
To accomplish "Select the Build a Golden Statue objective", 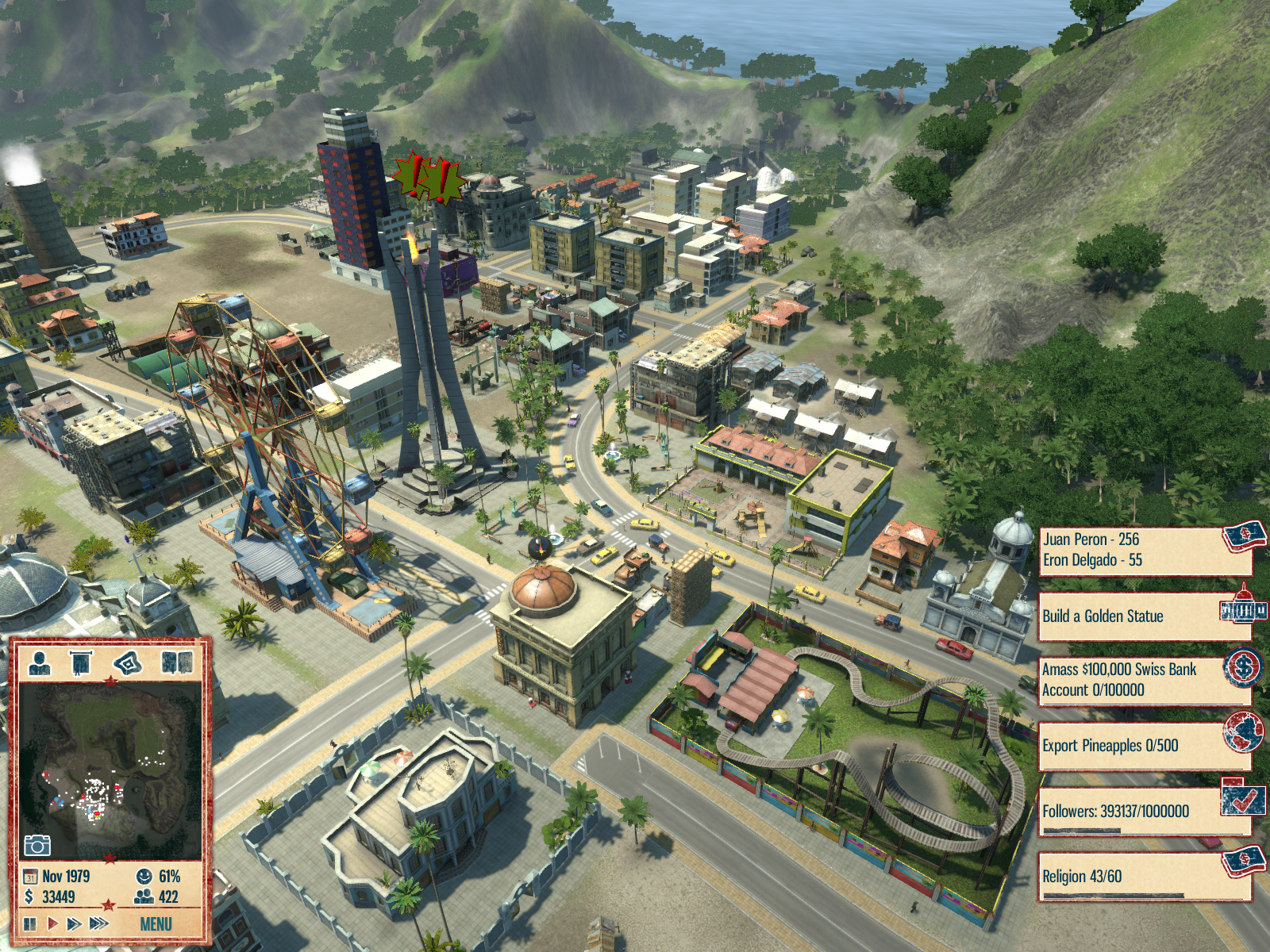I will (1143, 616).
